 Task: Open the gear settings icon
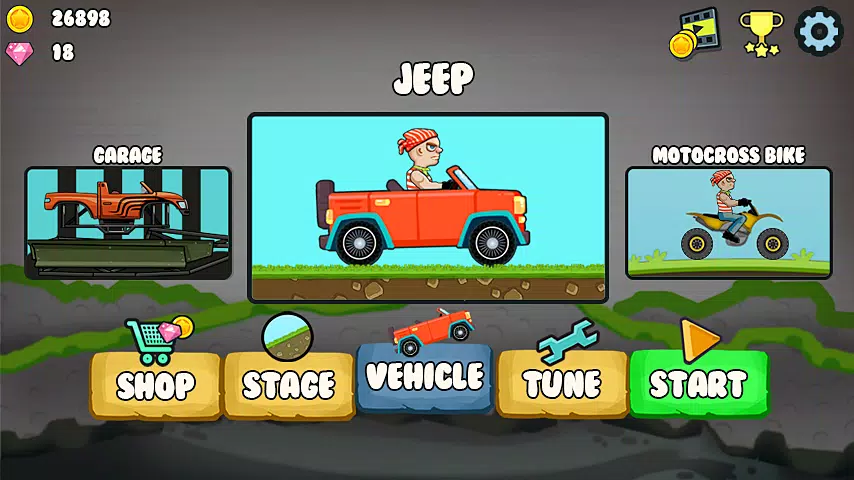818,31
